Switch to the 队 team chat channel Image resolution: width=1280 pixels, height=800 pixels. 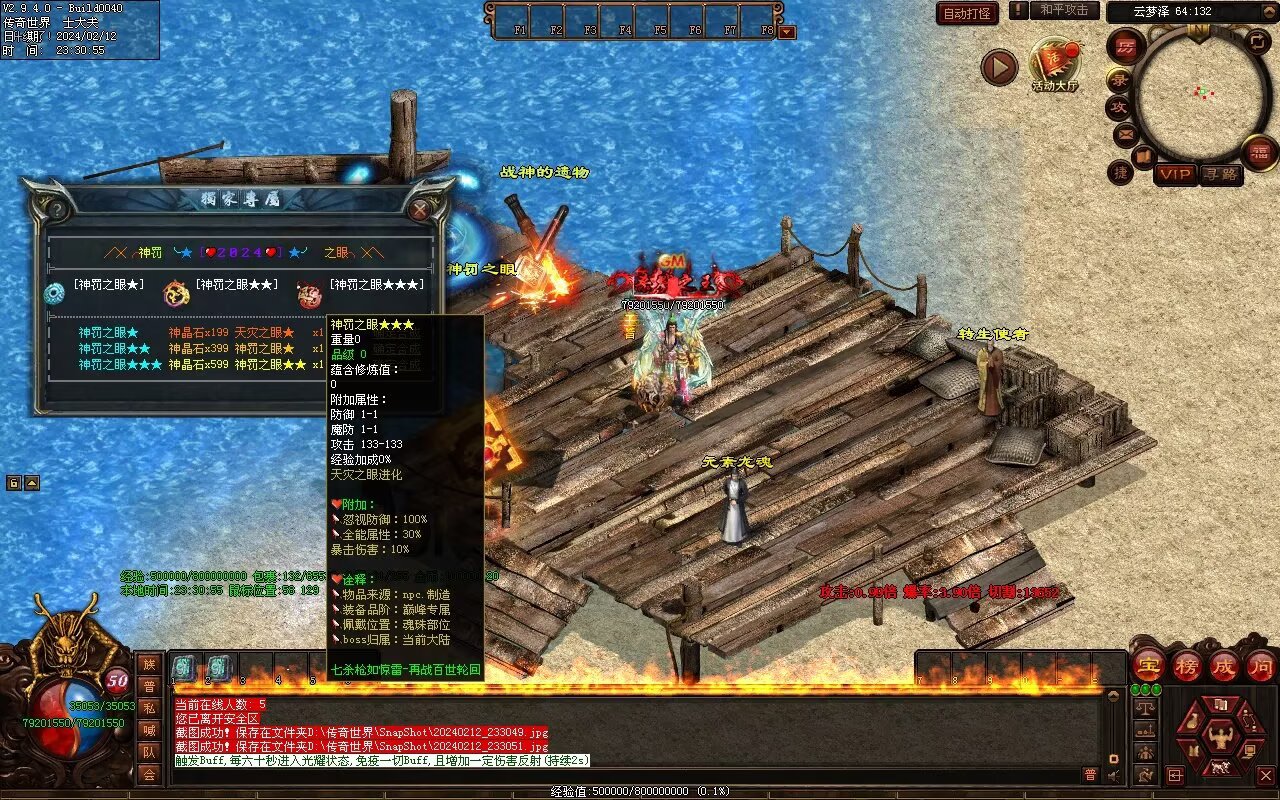click(x=148, y=752)
